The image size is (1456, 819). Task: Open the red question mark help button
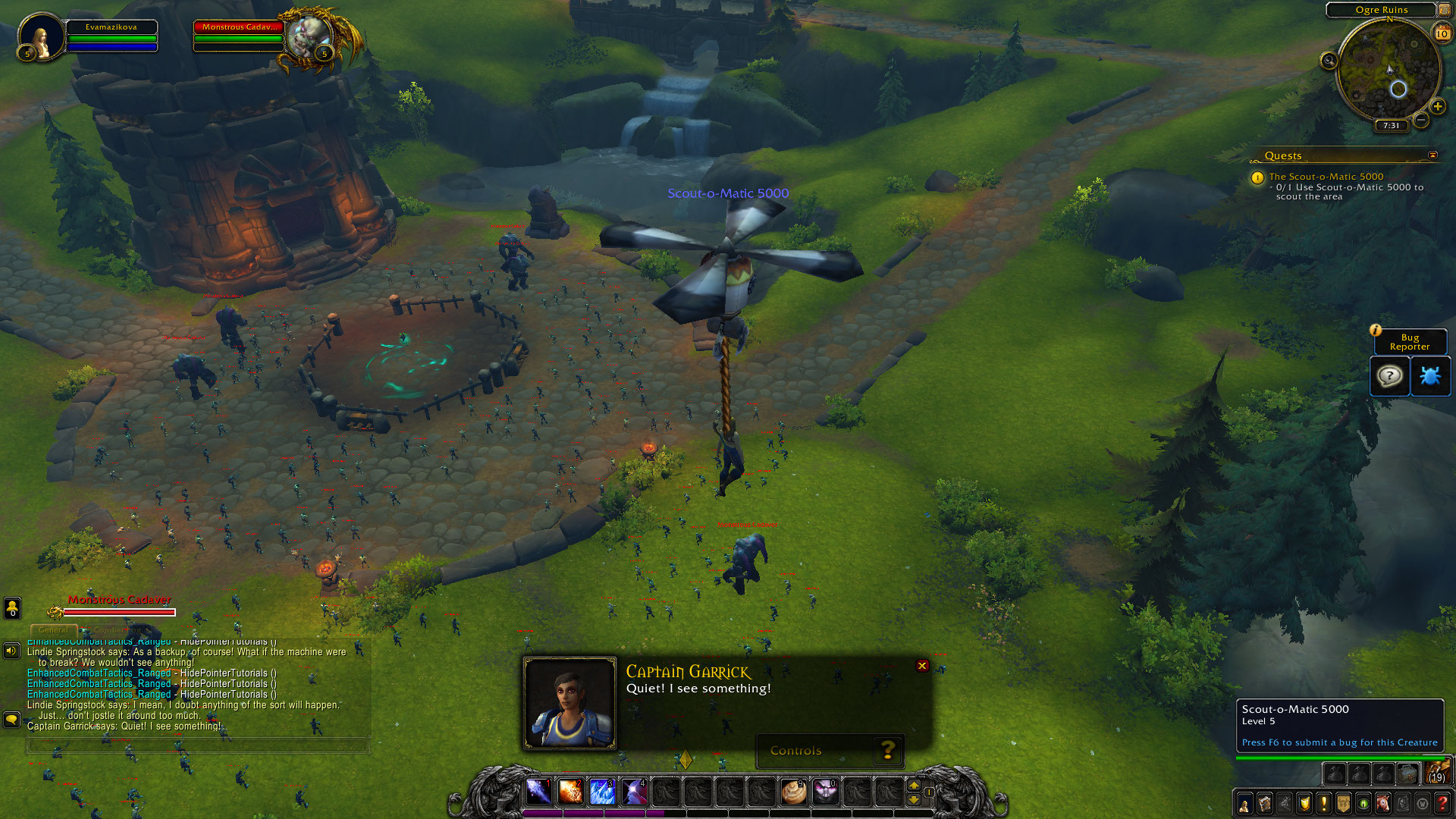1442,803
